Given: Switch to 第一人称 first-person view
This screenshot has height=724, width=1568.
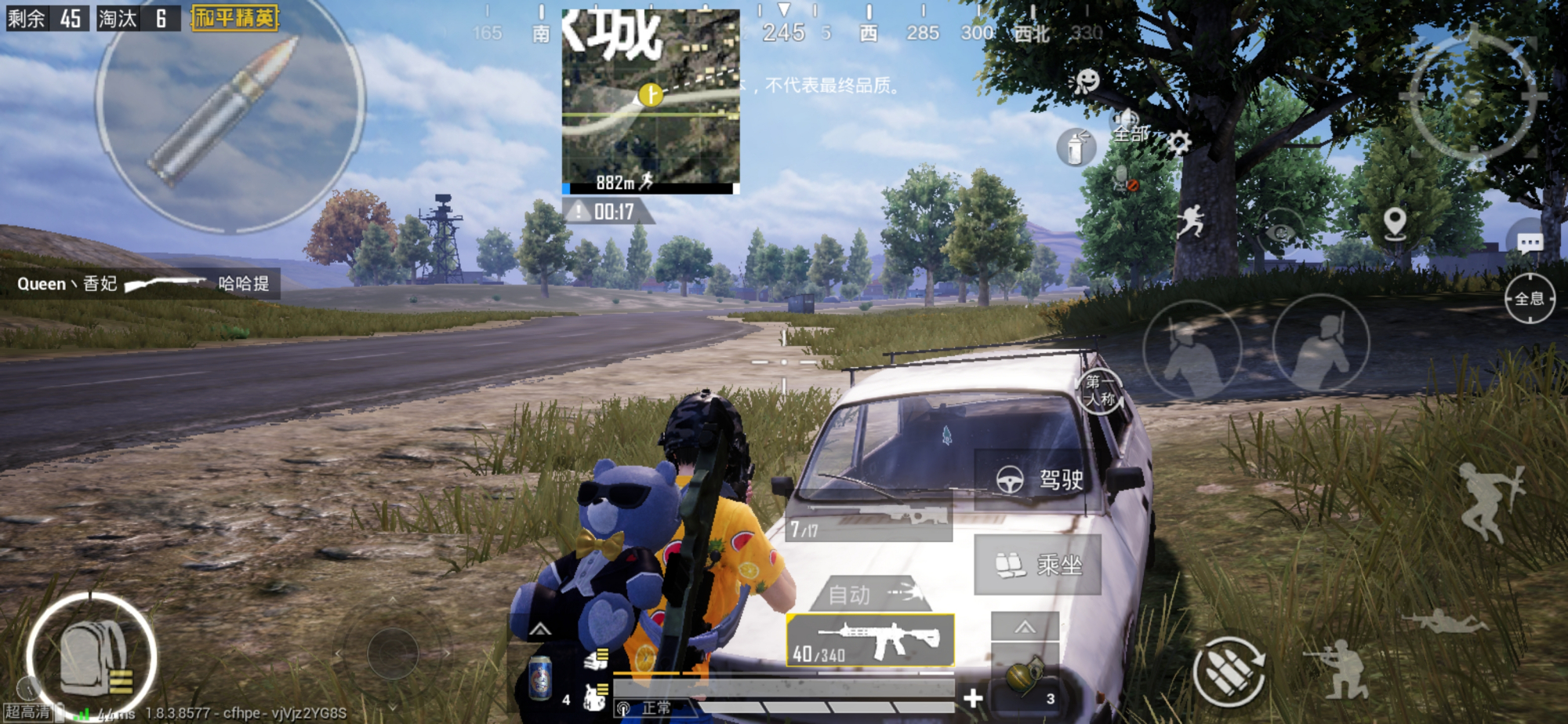Looking at the screenshot, I should [x=1099, y=391].
